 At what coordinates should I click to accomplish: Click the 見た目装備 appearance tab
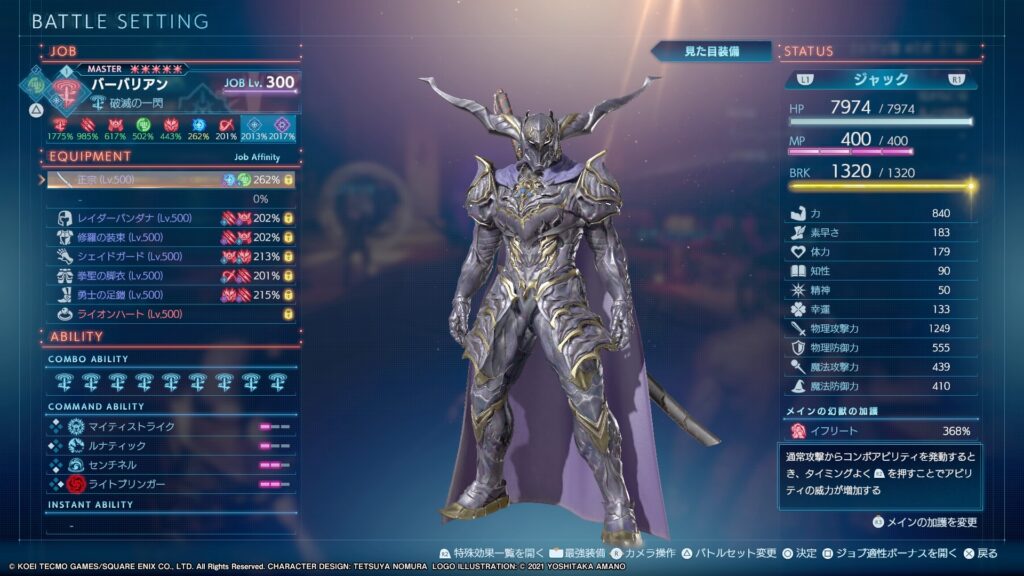point(712,51)
